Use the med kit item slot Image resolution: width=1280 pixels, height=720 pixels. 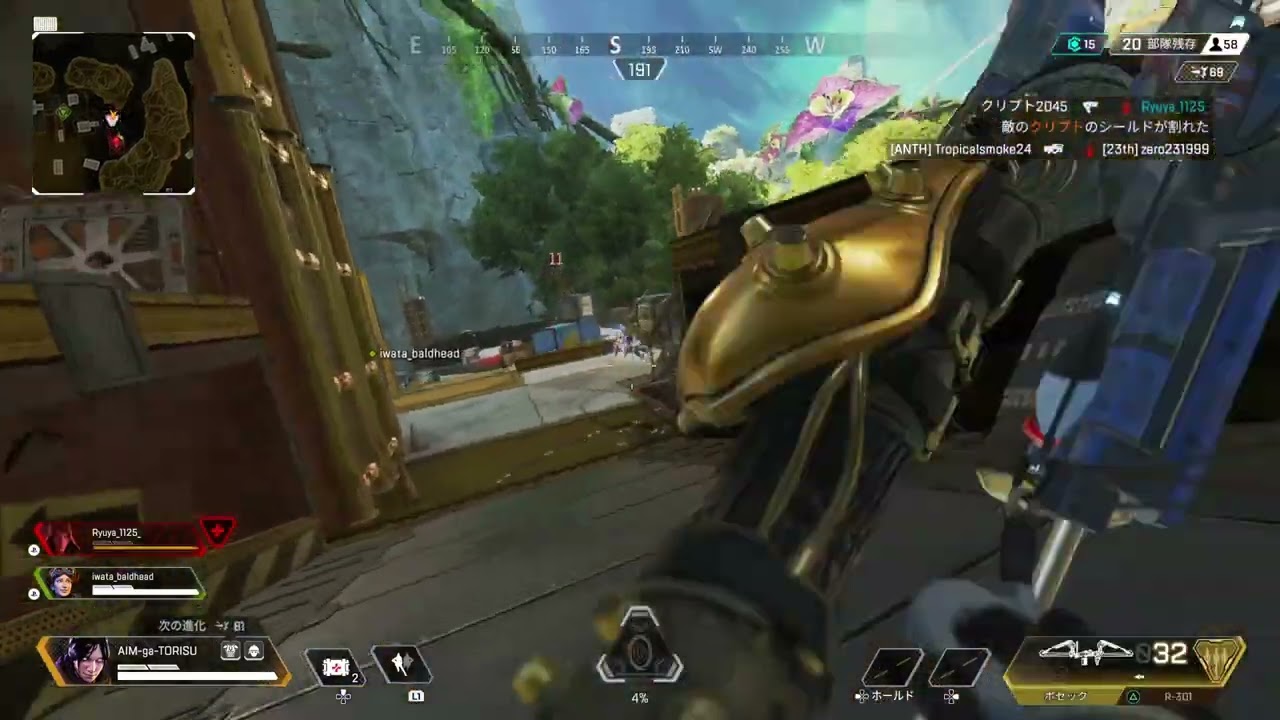click(x=337, y=666)
